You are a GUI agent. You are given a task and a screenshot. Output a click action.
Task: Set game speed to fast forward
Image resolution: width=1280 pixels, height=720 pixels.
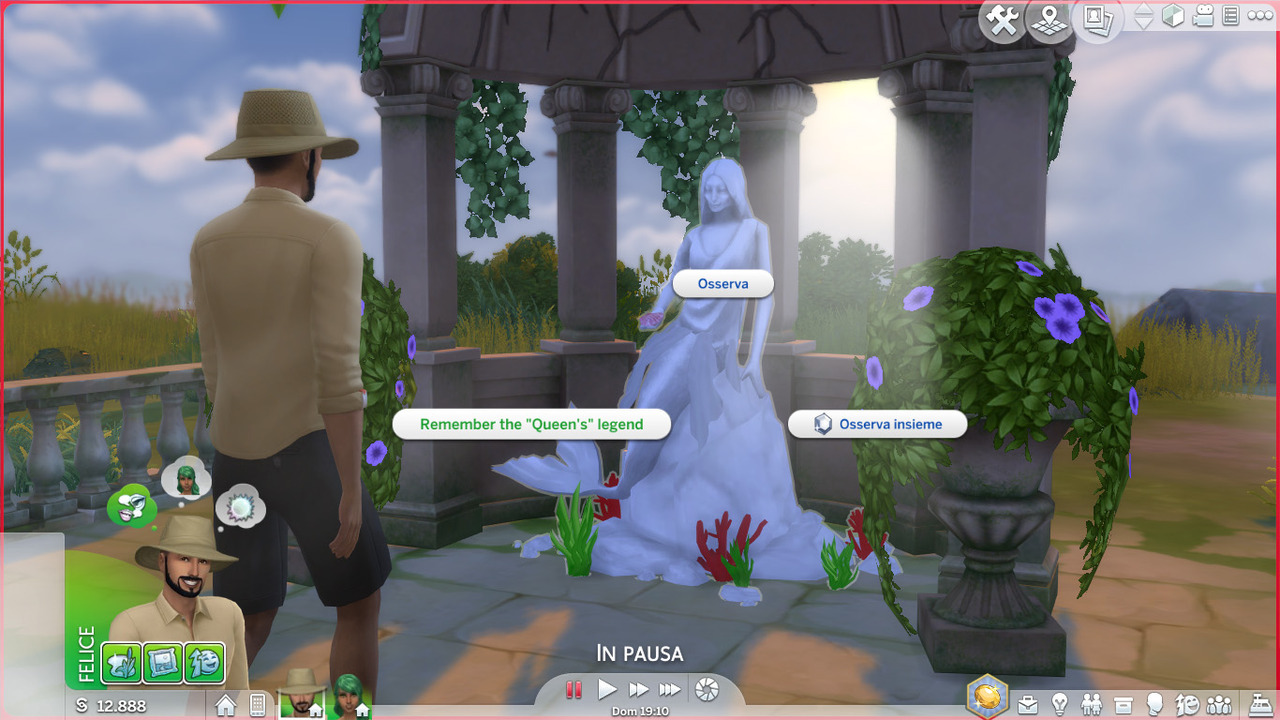[x=638, y=689]
